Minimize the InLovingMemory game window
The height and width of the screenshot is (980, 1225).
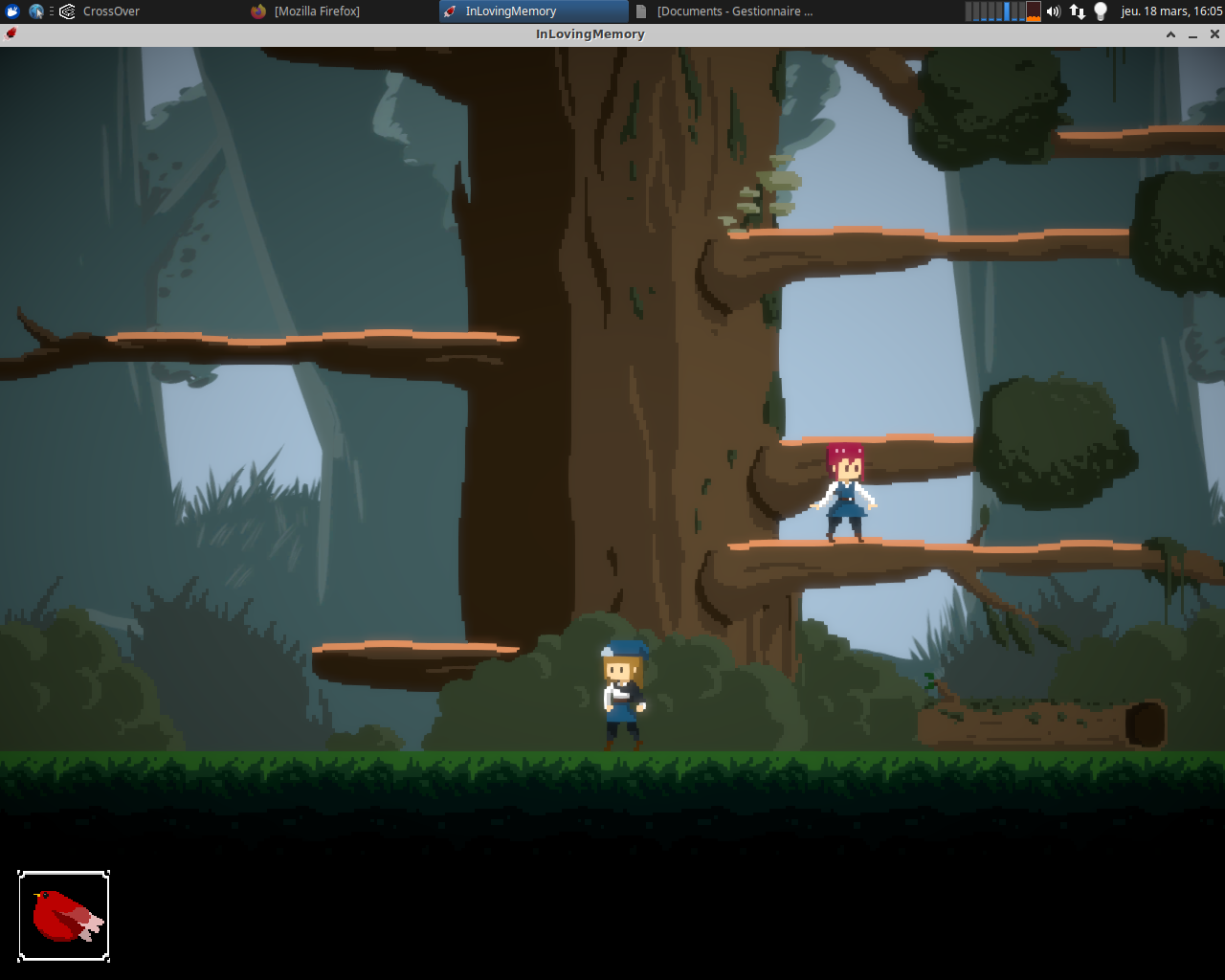tap(1192, 34)
